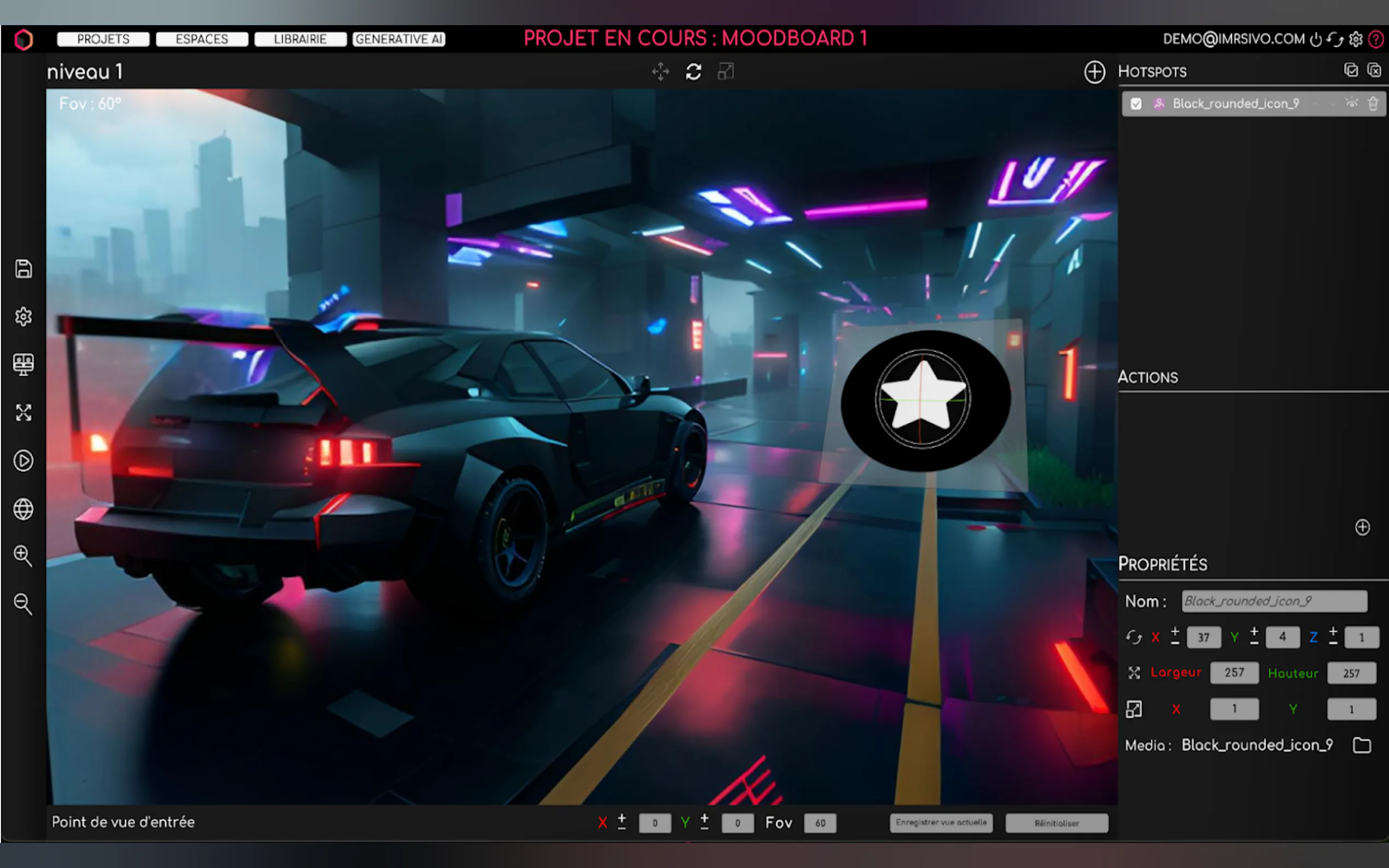Screen dimensions: 1389x868
Task: Click the save floppy disk icon
Action: pyautogui.click(x=24, y=269)
